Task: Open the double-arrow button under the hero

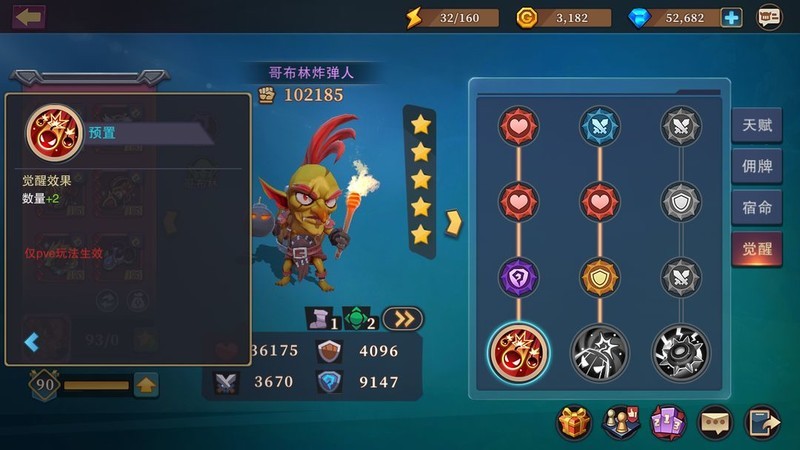Action: tap(403, 318)
